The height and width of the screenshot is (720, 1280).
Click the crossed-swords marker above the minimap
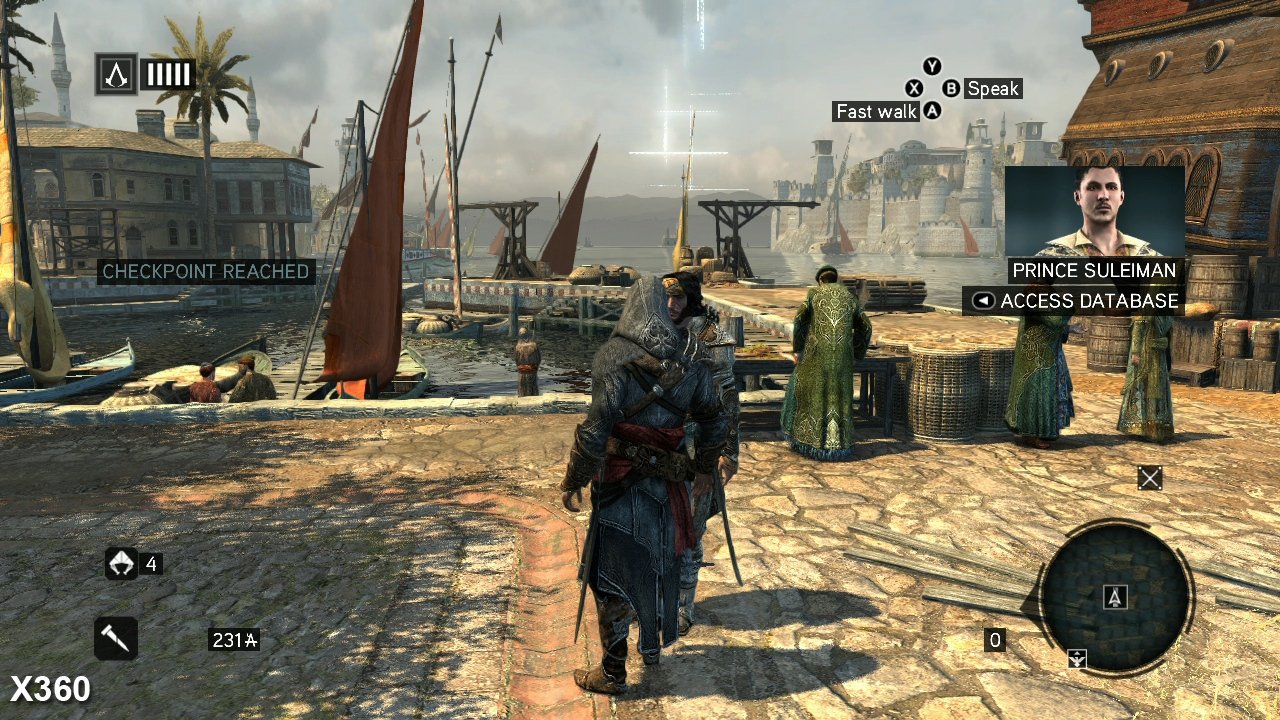(1150, 478)
